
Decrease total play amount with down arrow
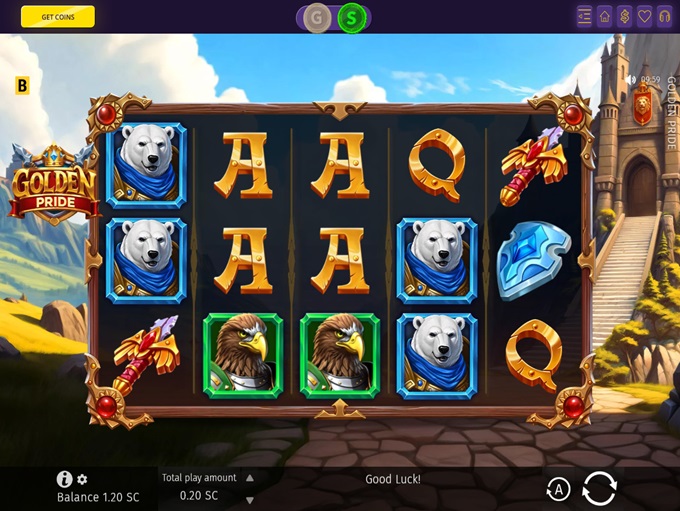click(x=250, y=499)
